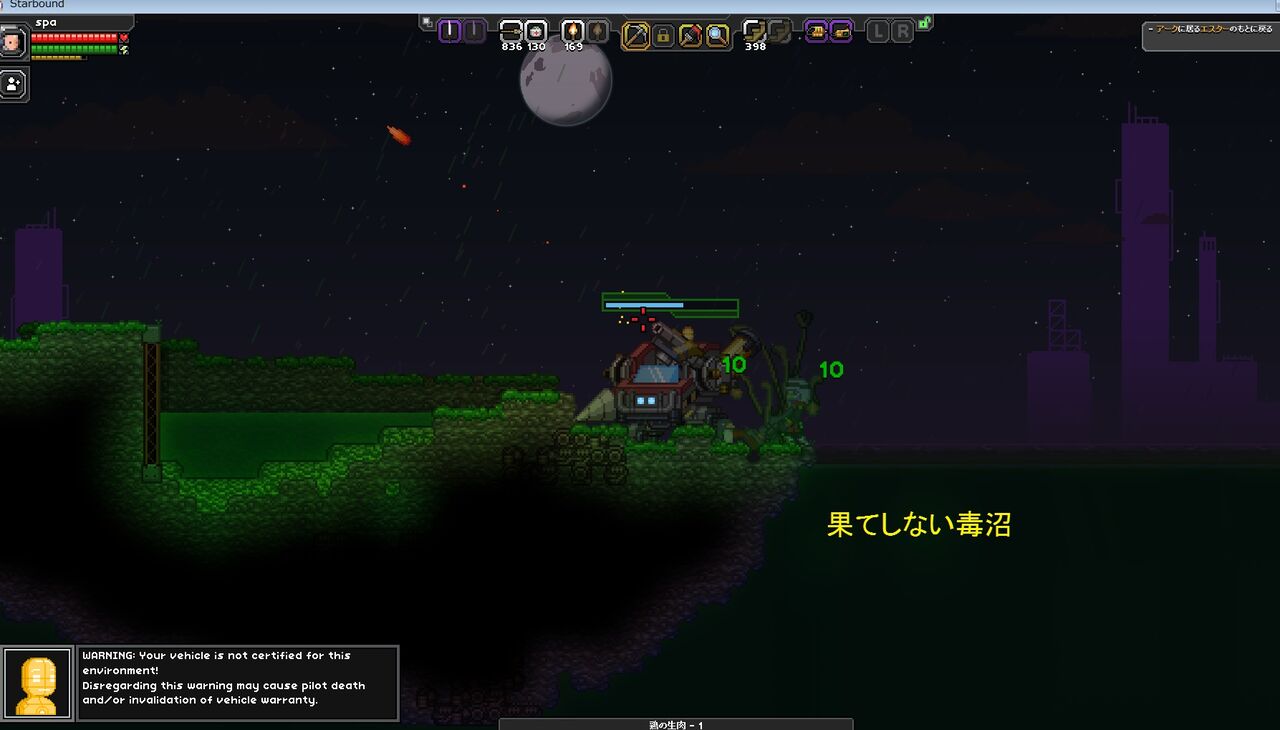Click the flame energy icon above 169
Screen dimensions: 1280x730
[572, 32]
